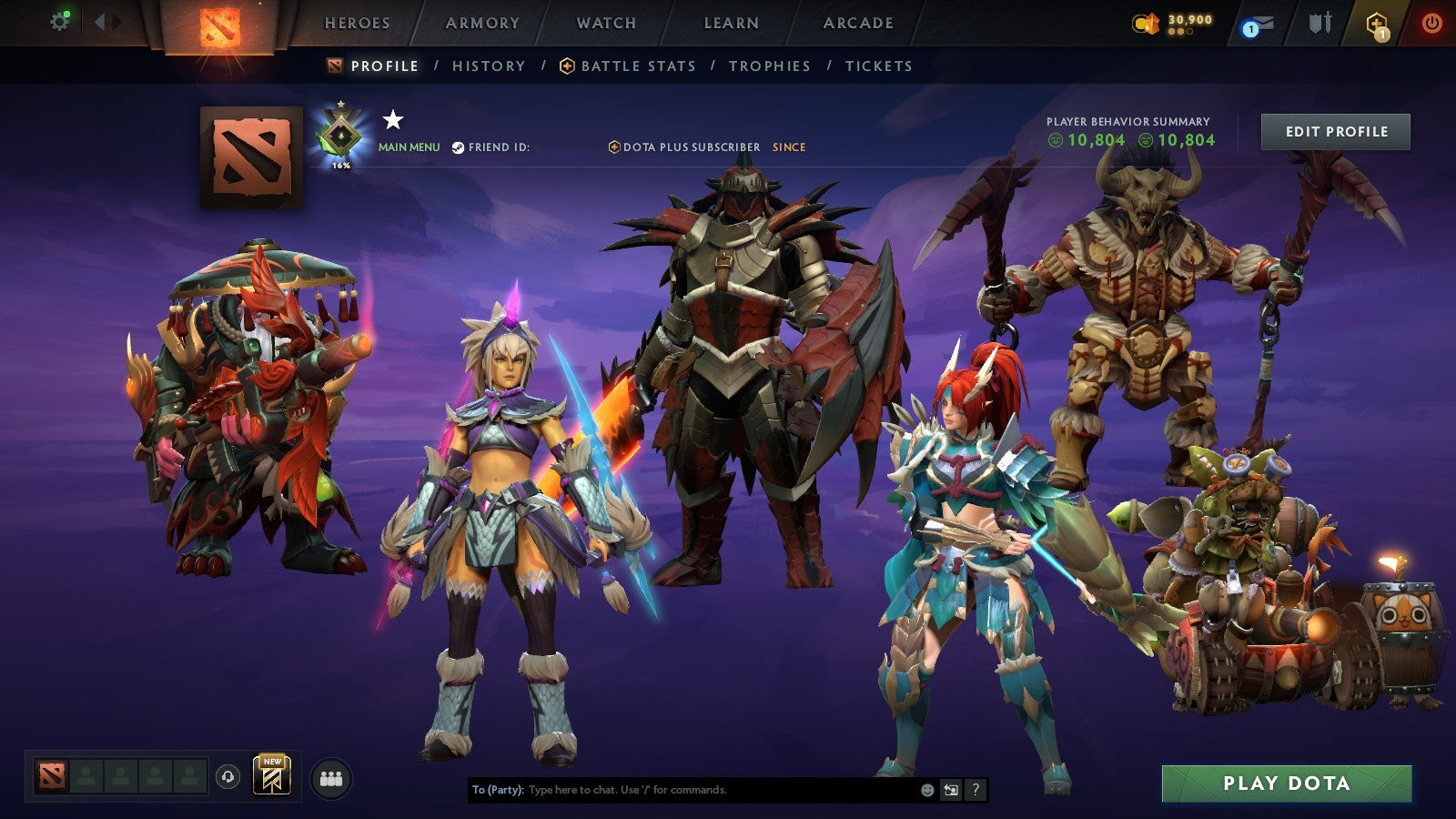Expand the MAIN MENU dropdown
The image size is (1456, 819).
click(408, 145)
